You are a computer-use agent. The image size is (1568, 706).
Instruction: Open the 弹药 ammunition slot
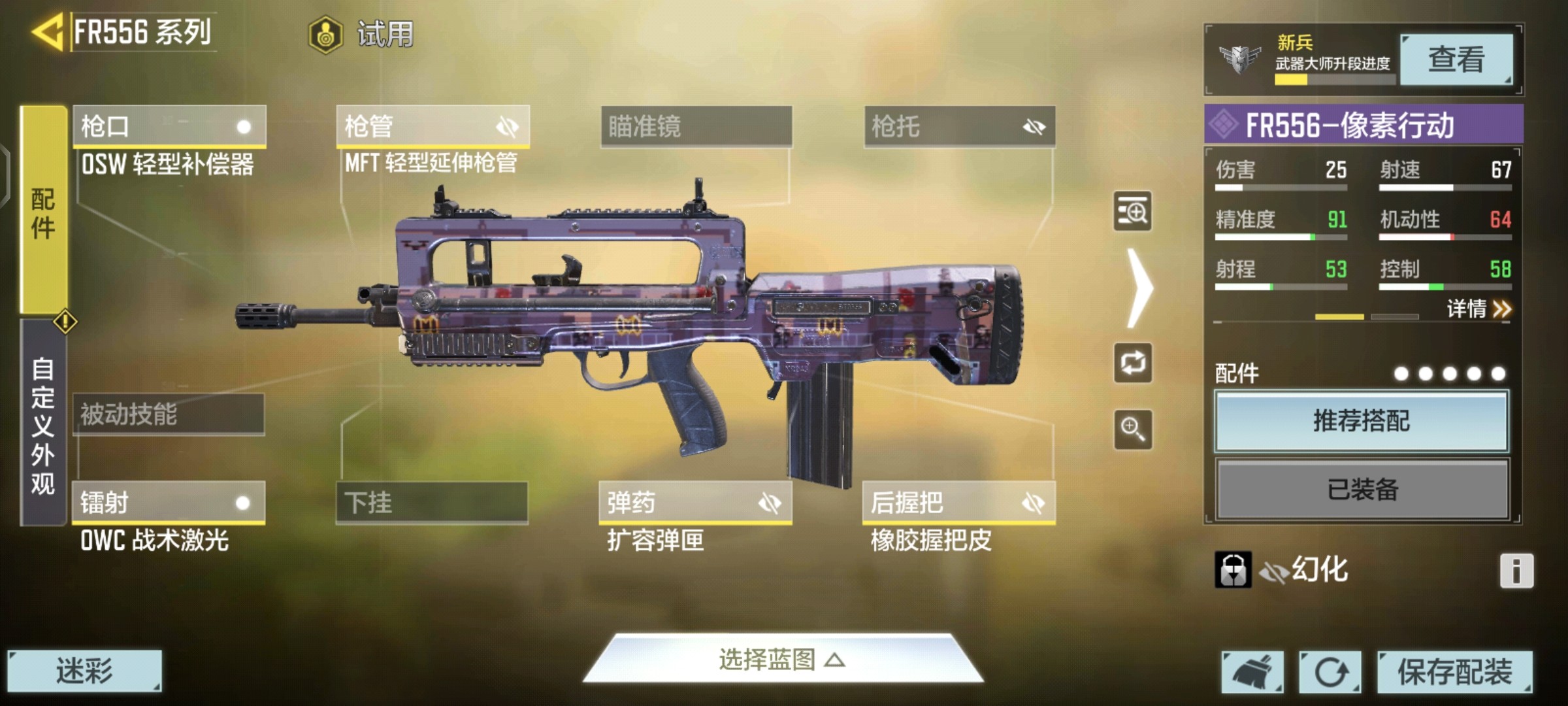[695, 503]
